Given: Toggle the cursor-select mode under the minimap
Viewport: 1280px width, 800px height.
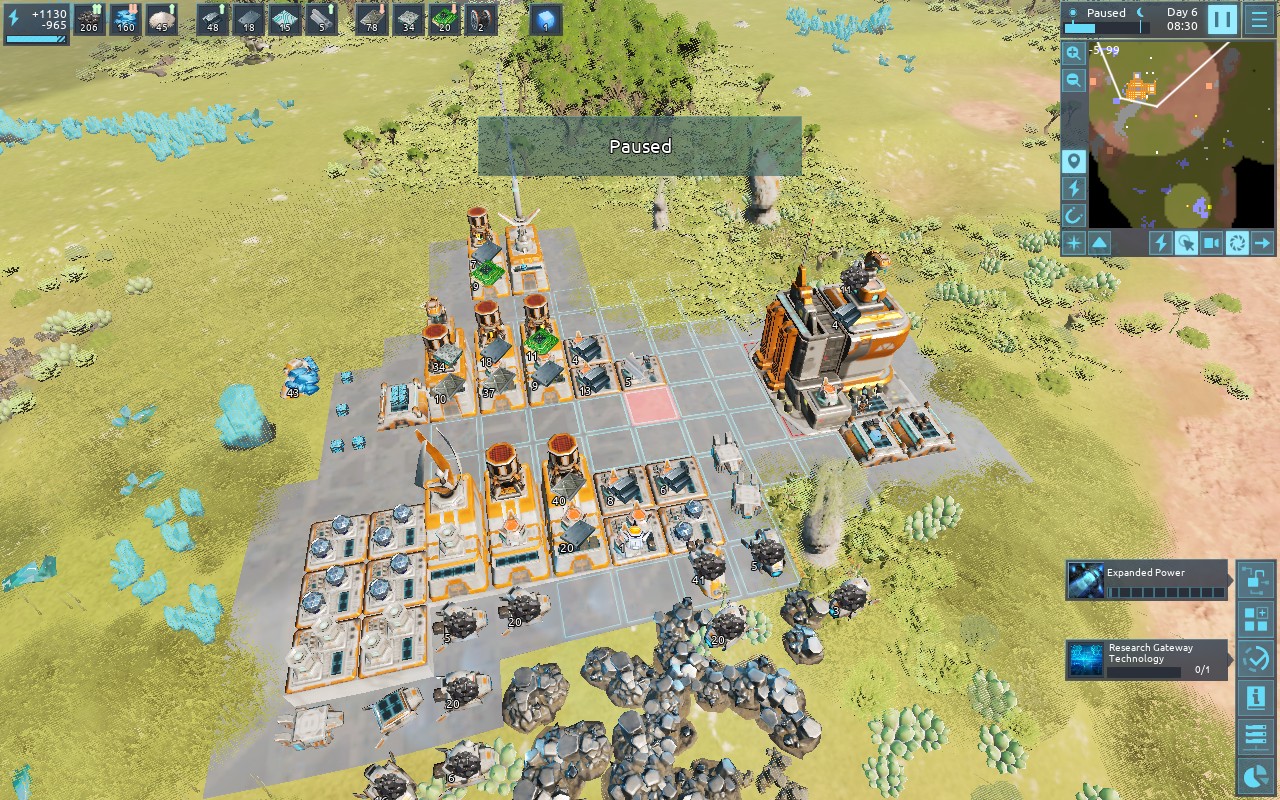Looking at the screenshot, I should 1186,242.
